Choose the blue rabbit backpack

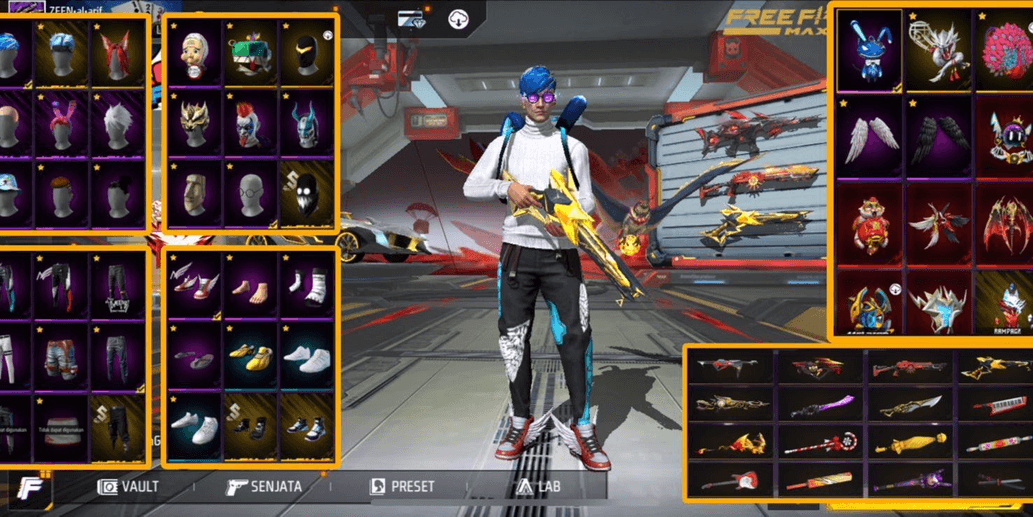click(x=868, y=50)
